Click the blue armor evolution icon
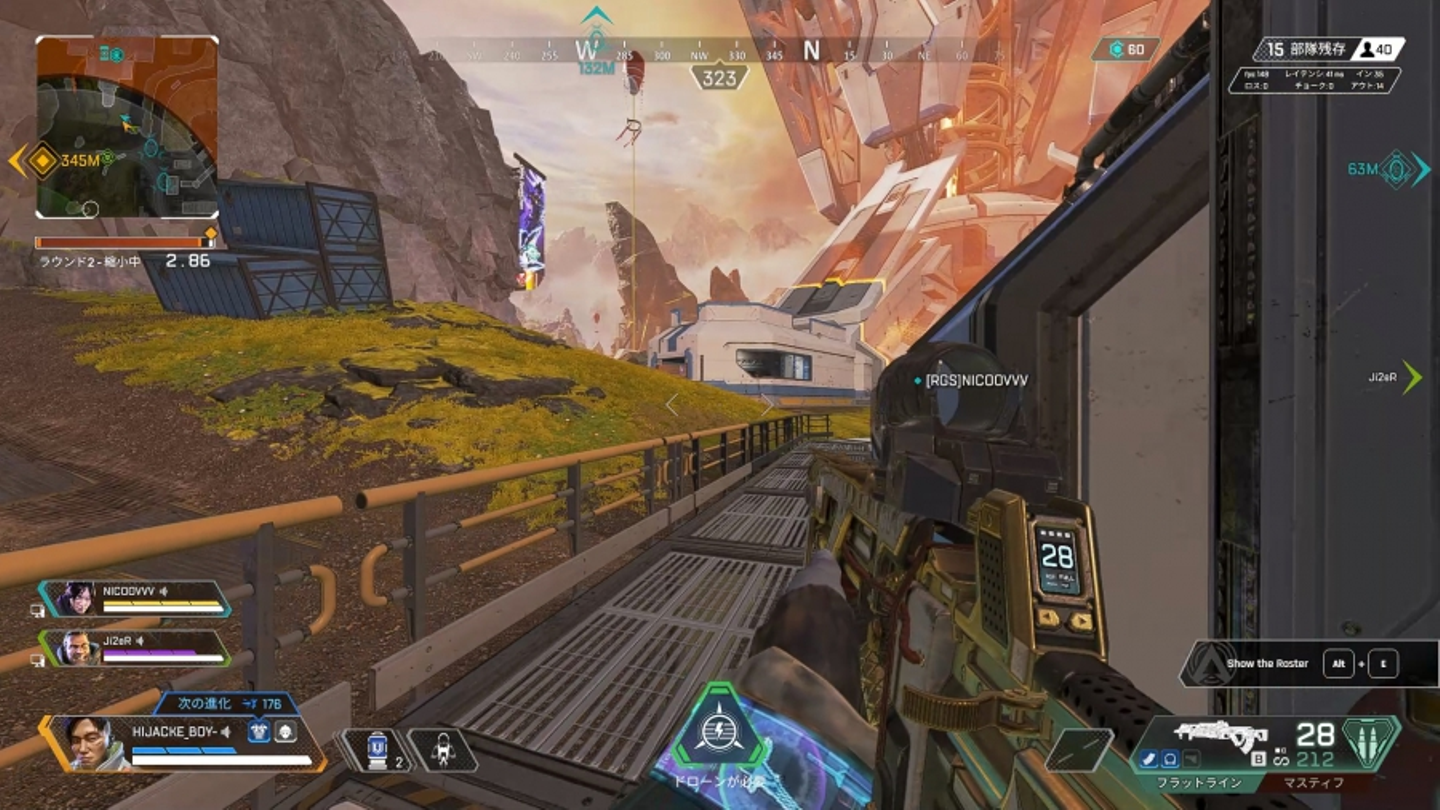The width and height of the screenshot is (1440, 810). [x=258, y=732]
